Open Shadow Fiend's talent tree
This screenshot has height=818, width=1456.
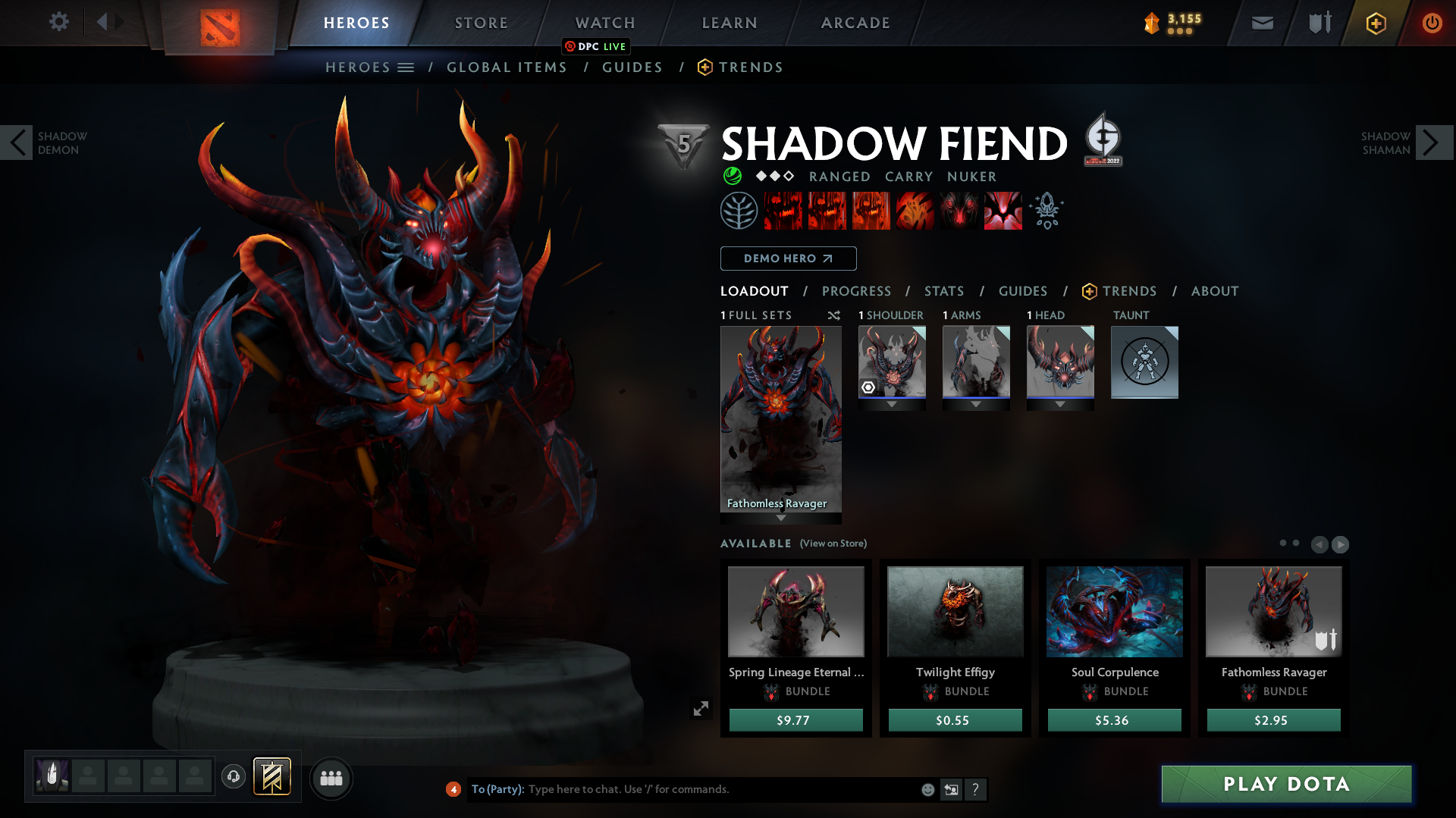click(739, 210)
